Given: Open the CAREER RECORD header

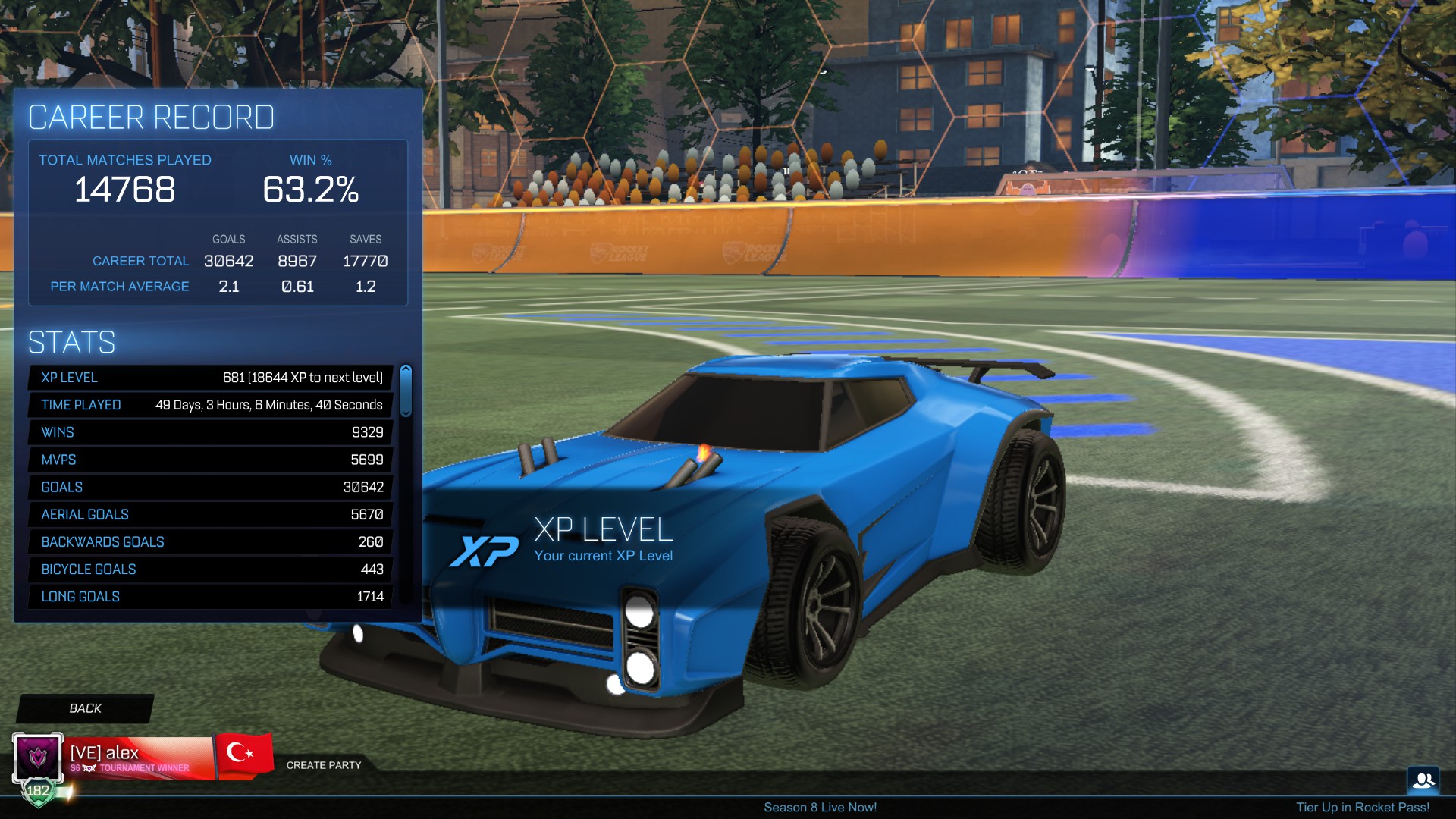Looking at the screenshot, I should click(x=151, y=117).
